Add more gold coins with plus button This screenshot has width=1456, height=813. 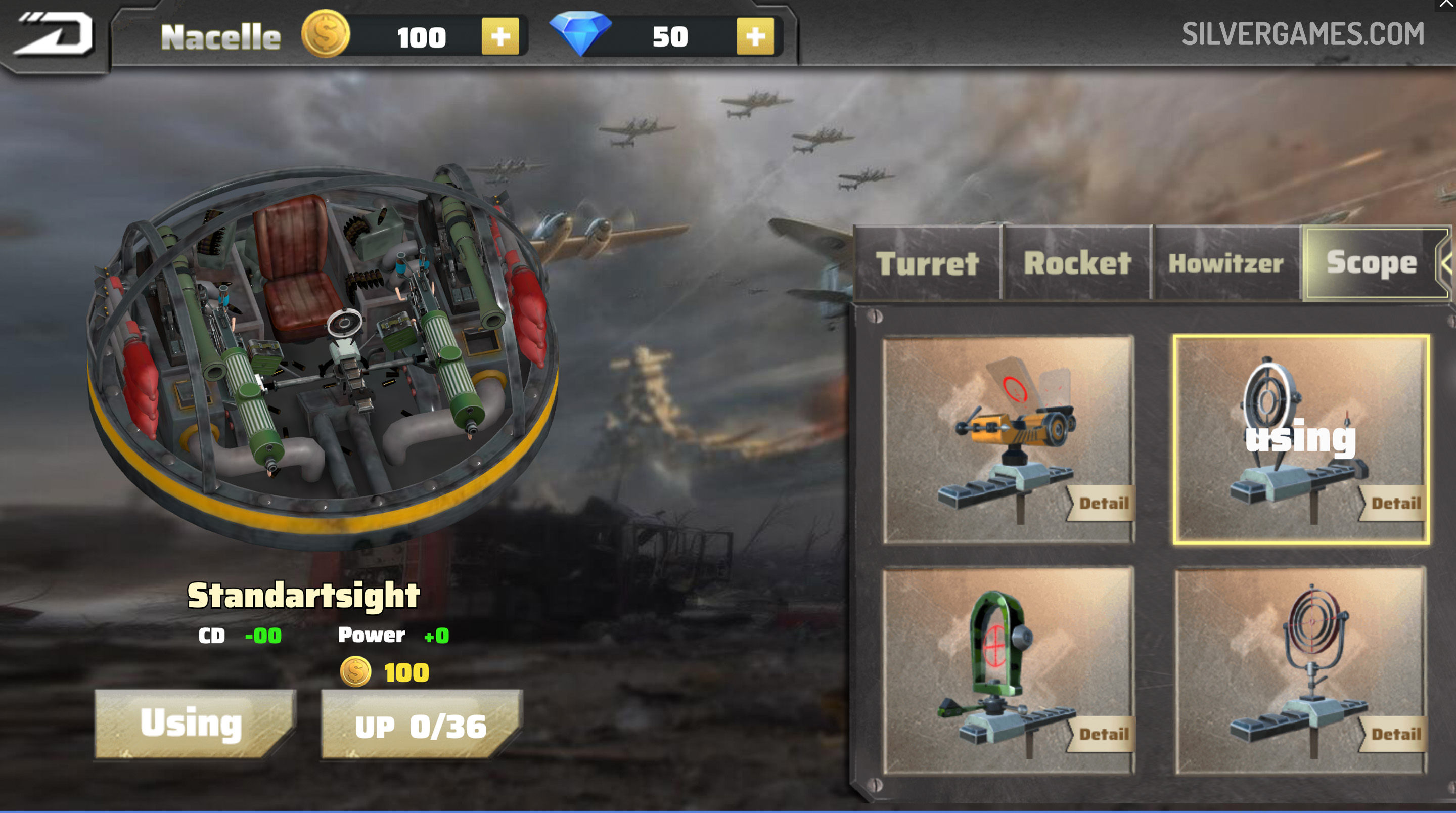[x=499, y=37]
